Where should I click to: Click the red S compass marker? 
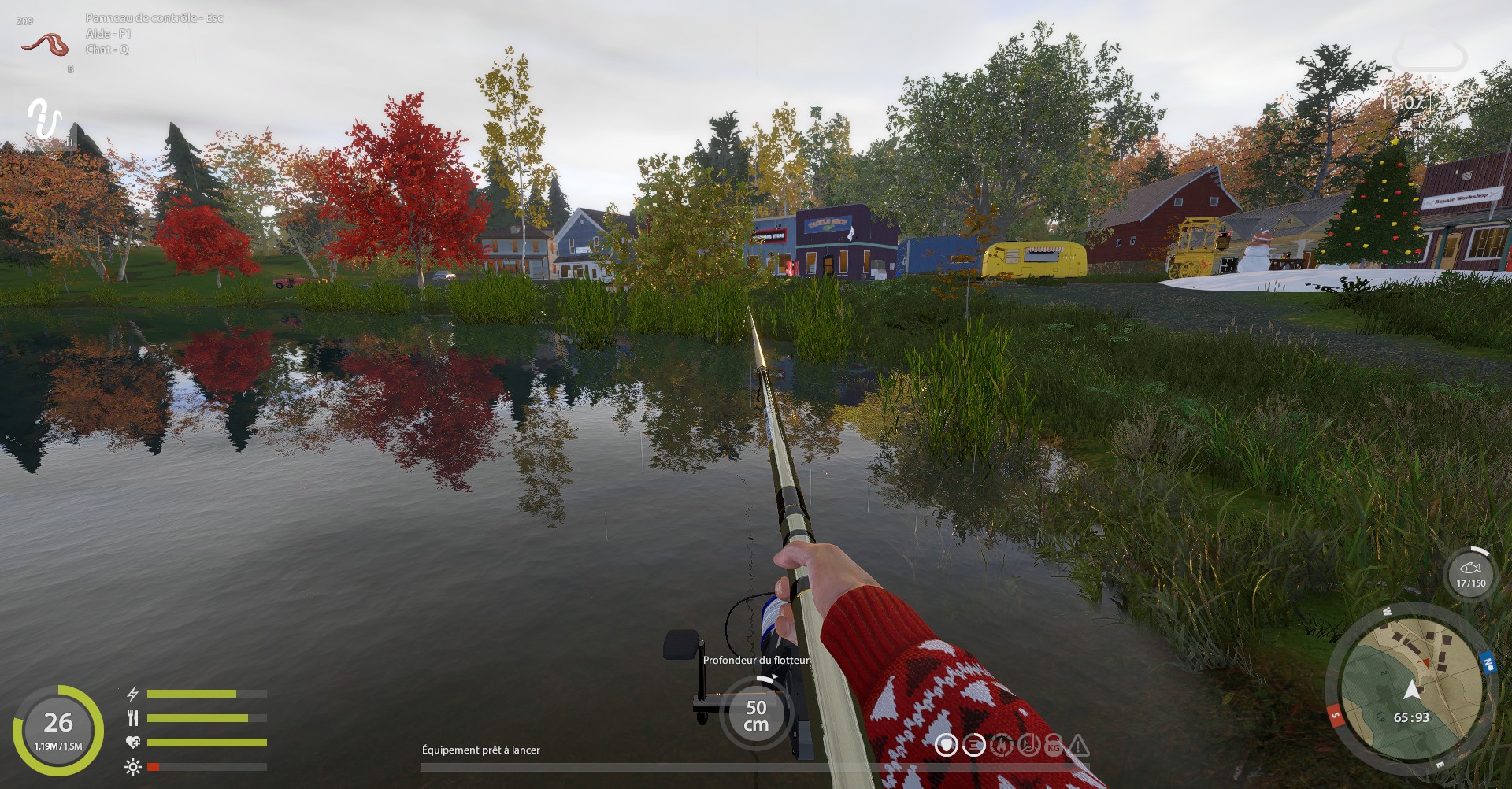pos(1336,716)
